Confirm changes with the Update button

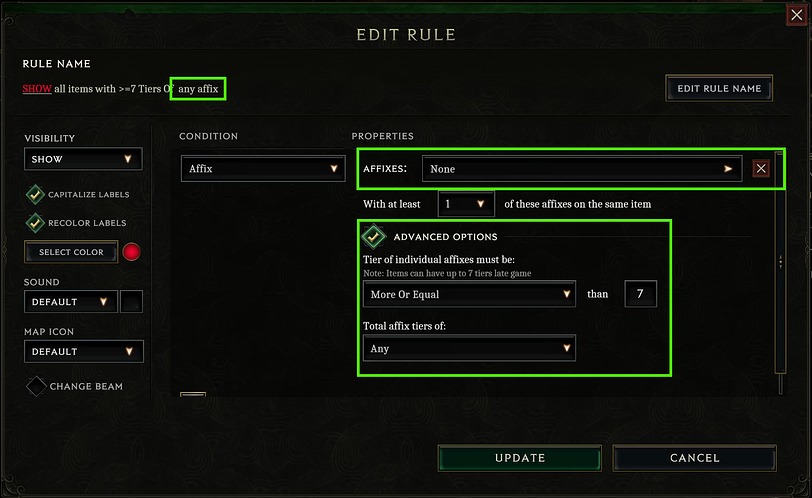(x=520, y=458)
